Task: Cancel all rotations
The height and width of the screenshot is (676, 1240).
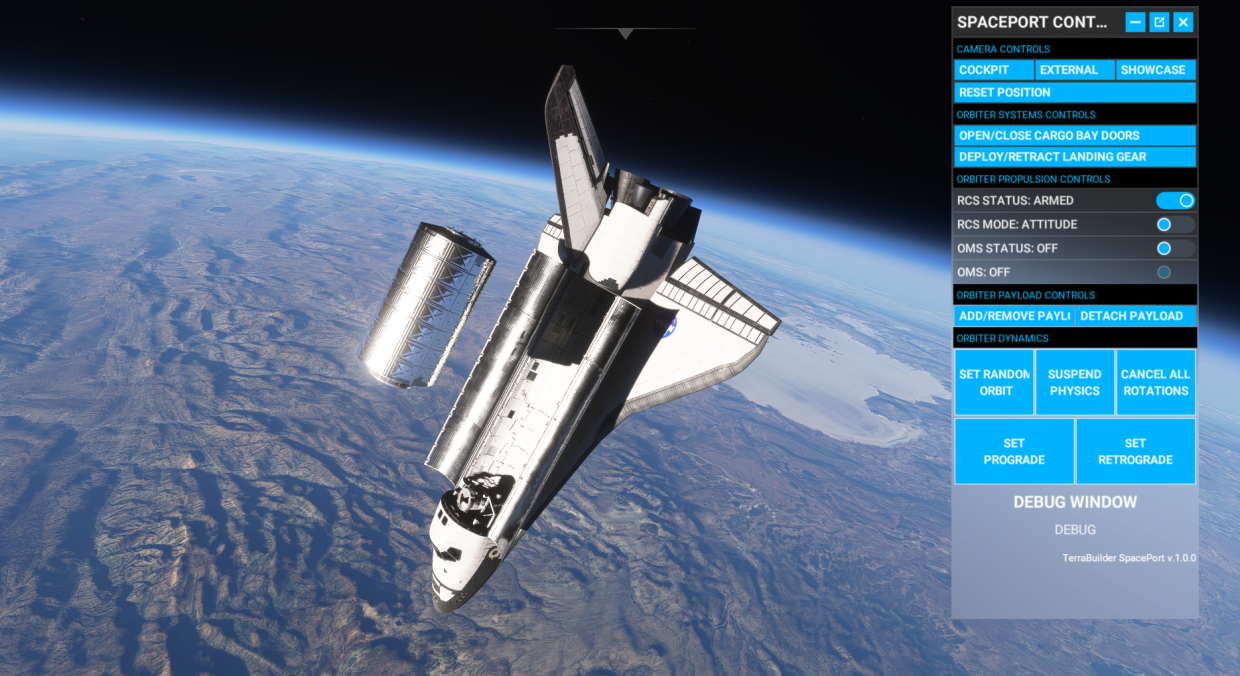Action: click(x=1155, y=382)
